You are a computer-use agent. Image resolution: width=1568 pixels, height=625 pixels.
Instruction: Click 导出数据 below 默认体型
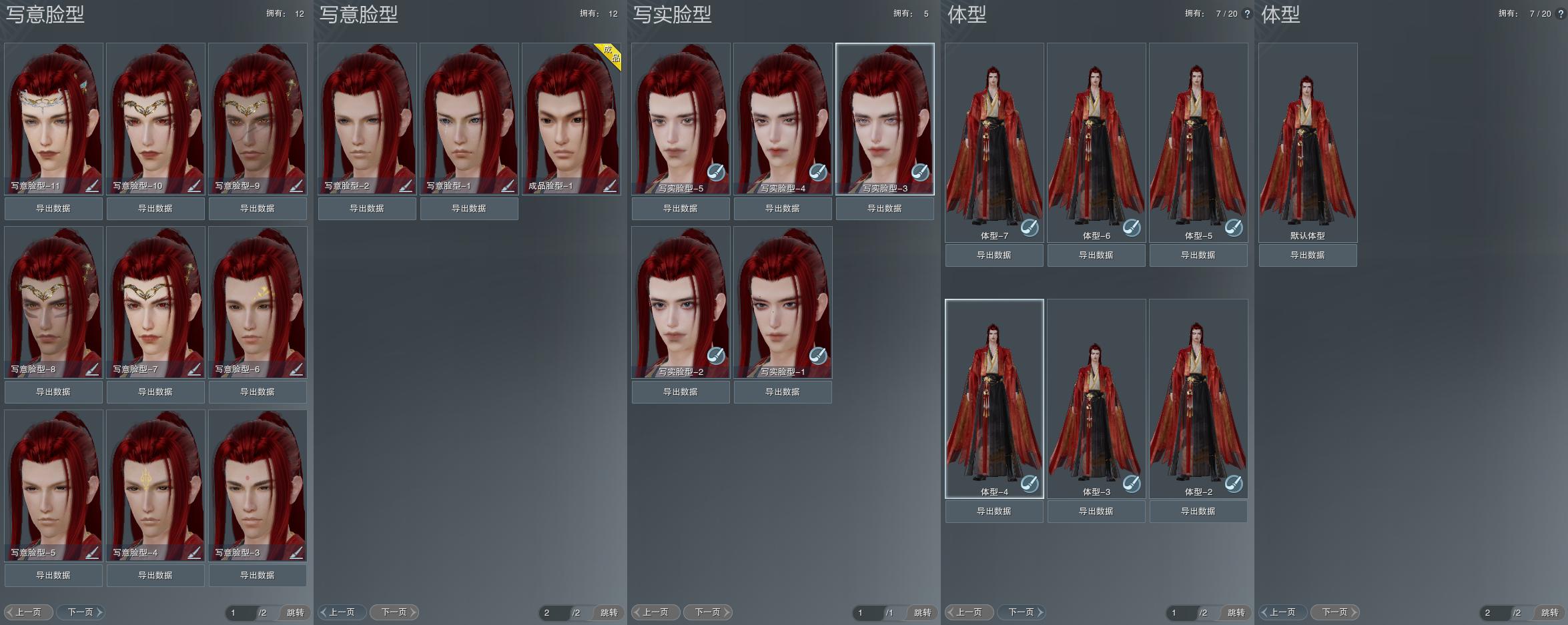click(1308, 255)
